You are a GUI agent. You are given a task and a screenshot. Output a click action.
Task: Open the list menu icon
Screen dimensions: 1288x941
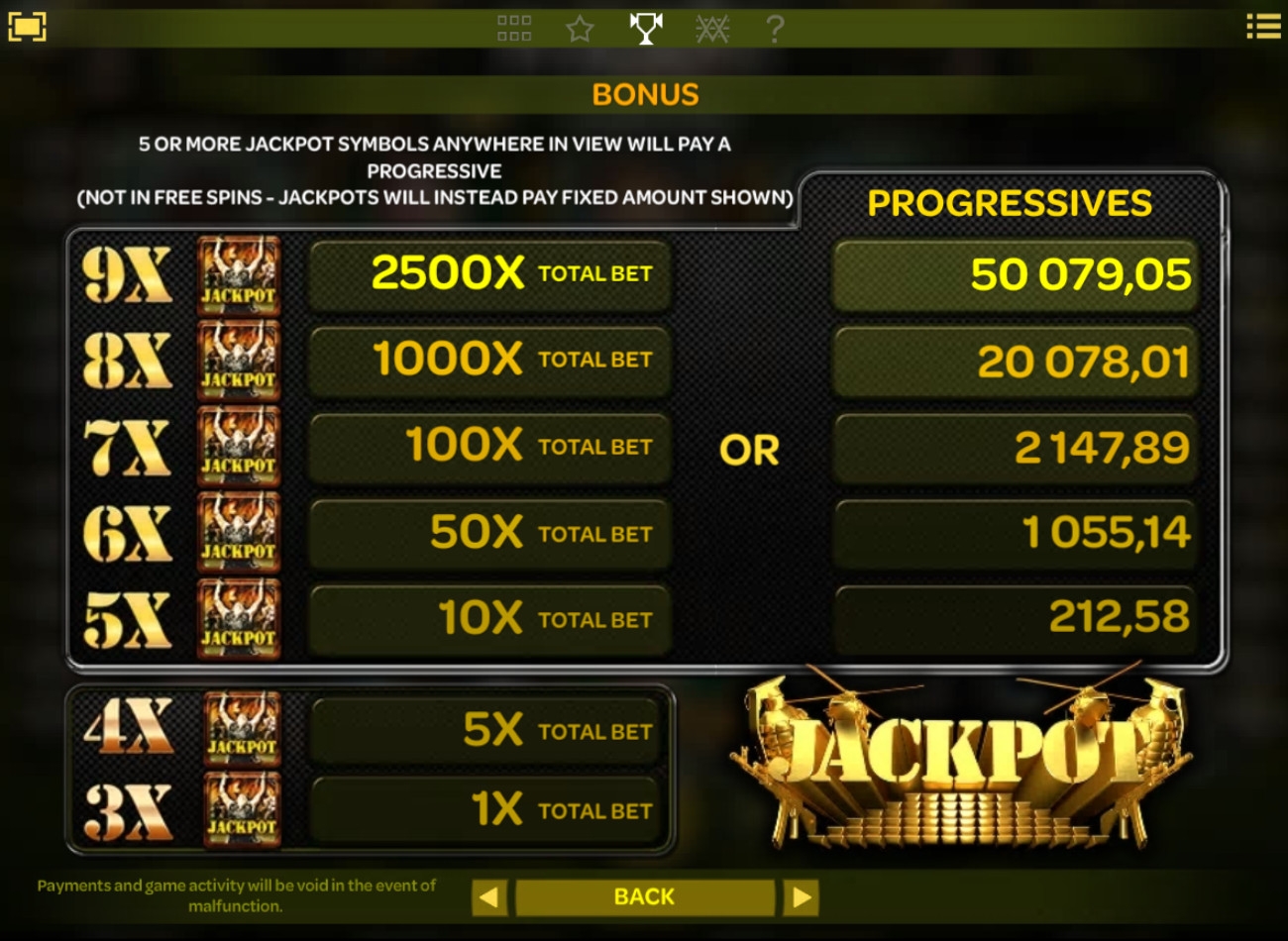(1263, 27)
